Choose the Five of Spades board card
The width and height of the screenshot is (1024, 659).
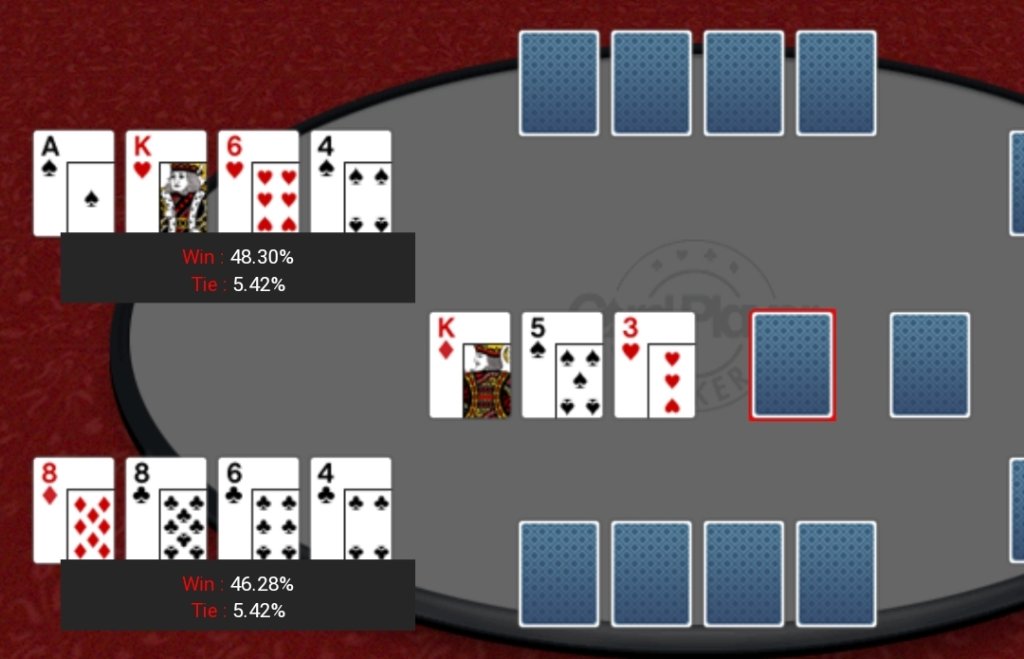tap(562, 365)
